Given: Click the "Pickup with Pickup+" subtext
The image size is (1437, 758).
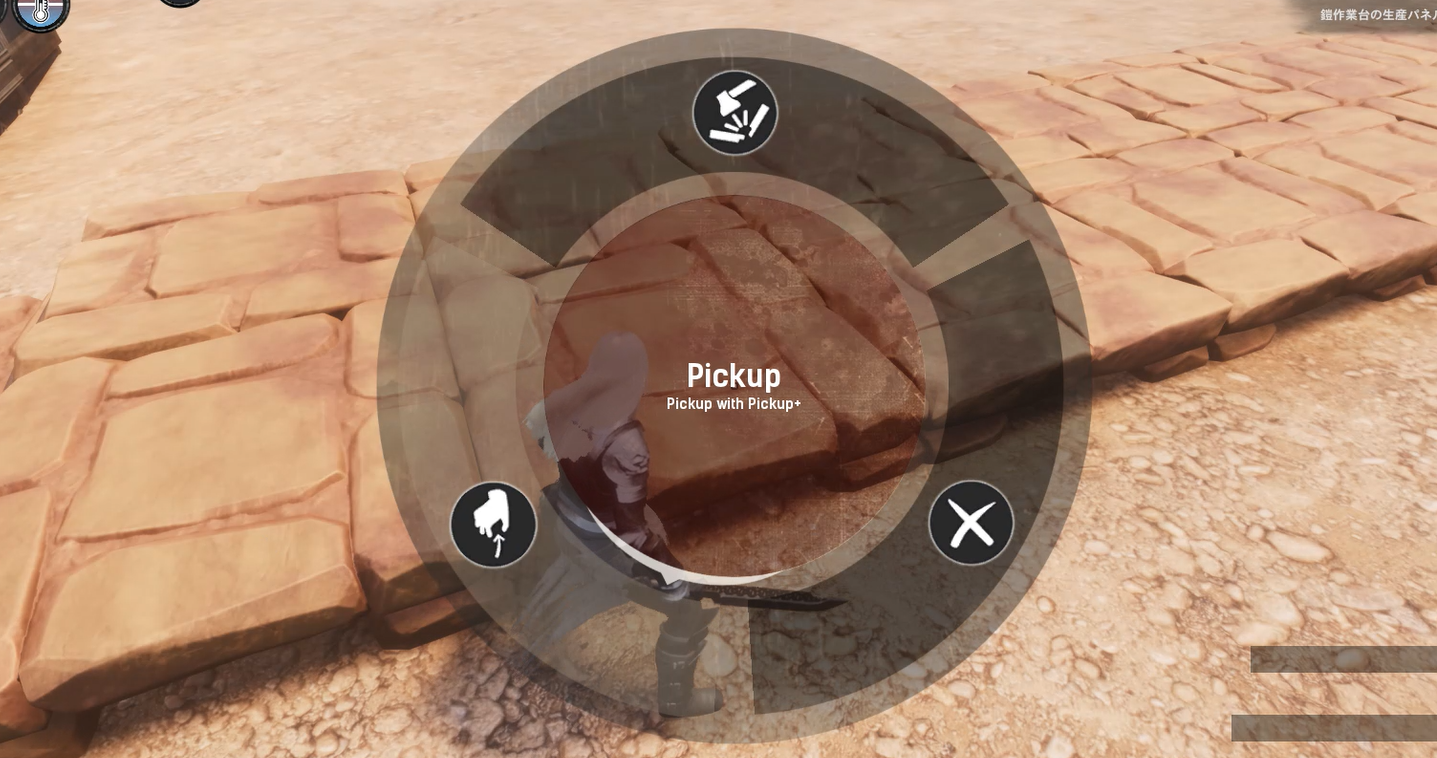Looking at the screenshot, I should point(733,403).
